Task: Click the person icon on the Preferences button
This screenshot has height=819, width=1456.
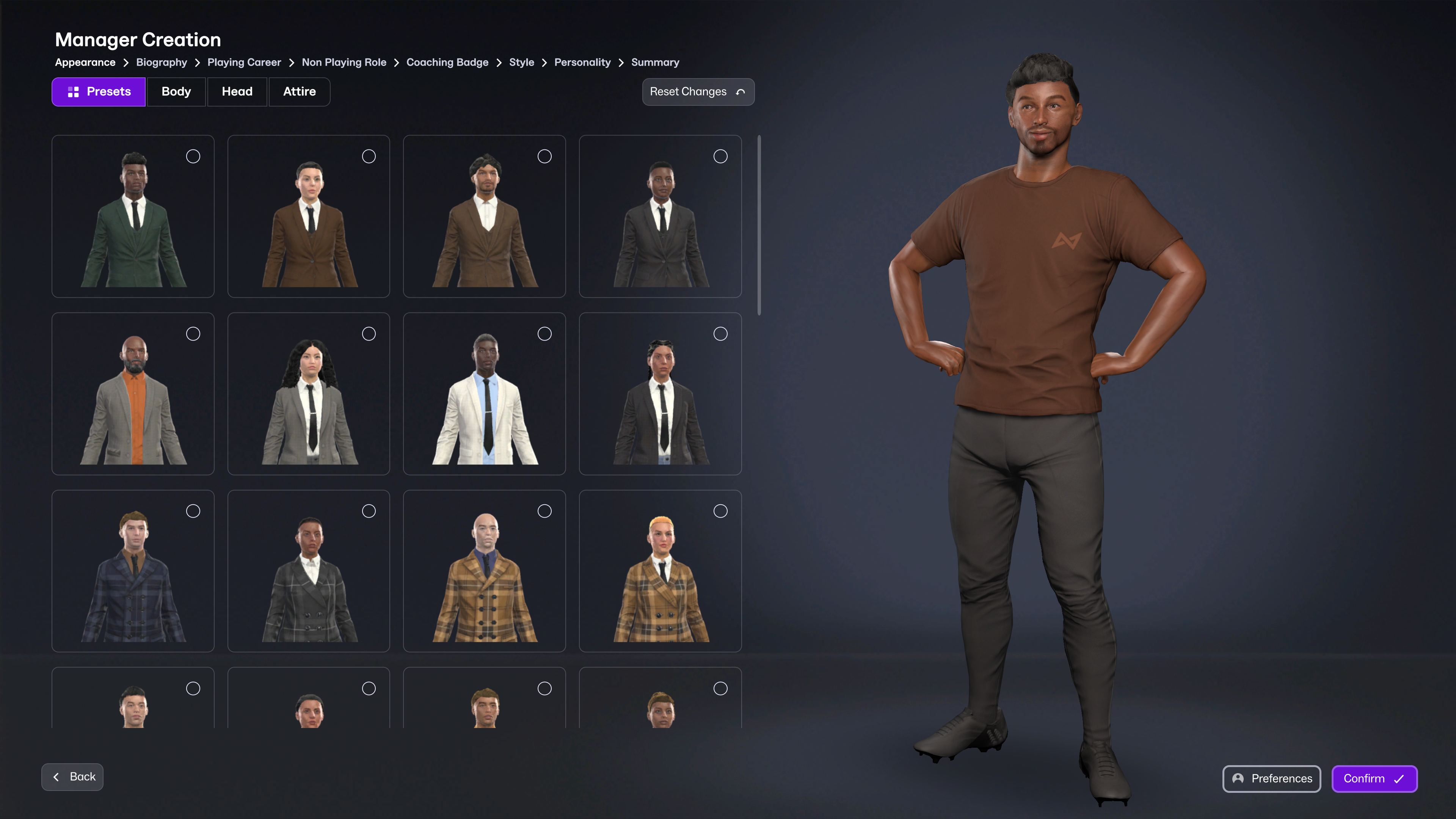Action: point(1238,779)
